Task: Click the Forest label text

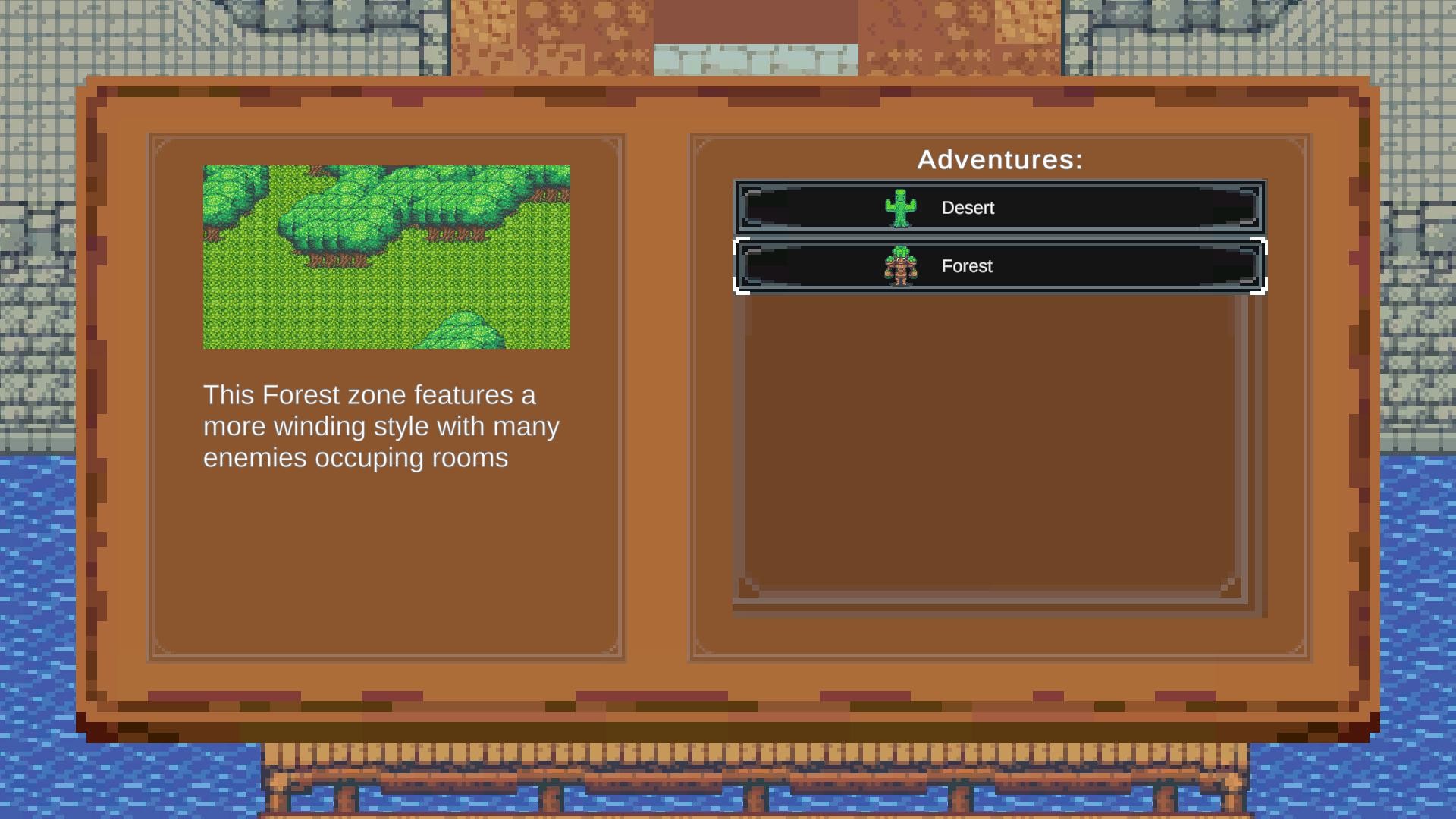Action: click(966, 266)
